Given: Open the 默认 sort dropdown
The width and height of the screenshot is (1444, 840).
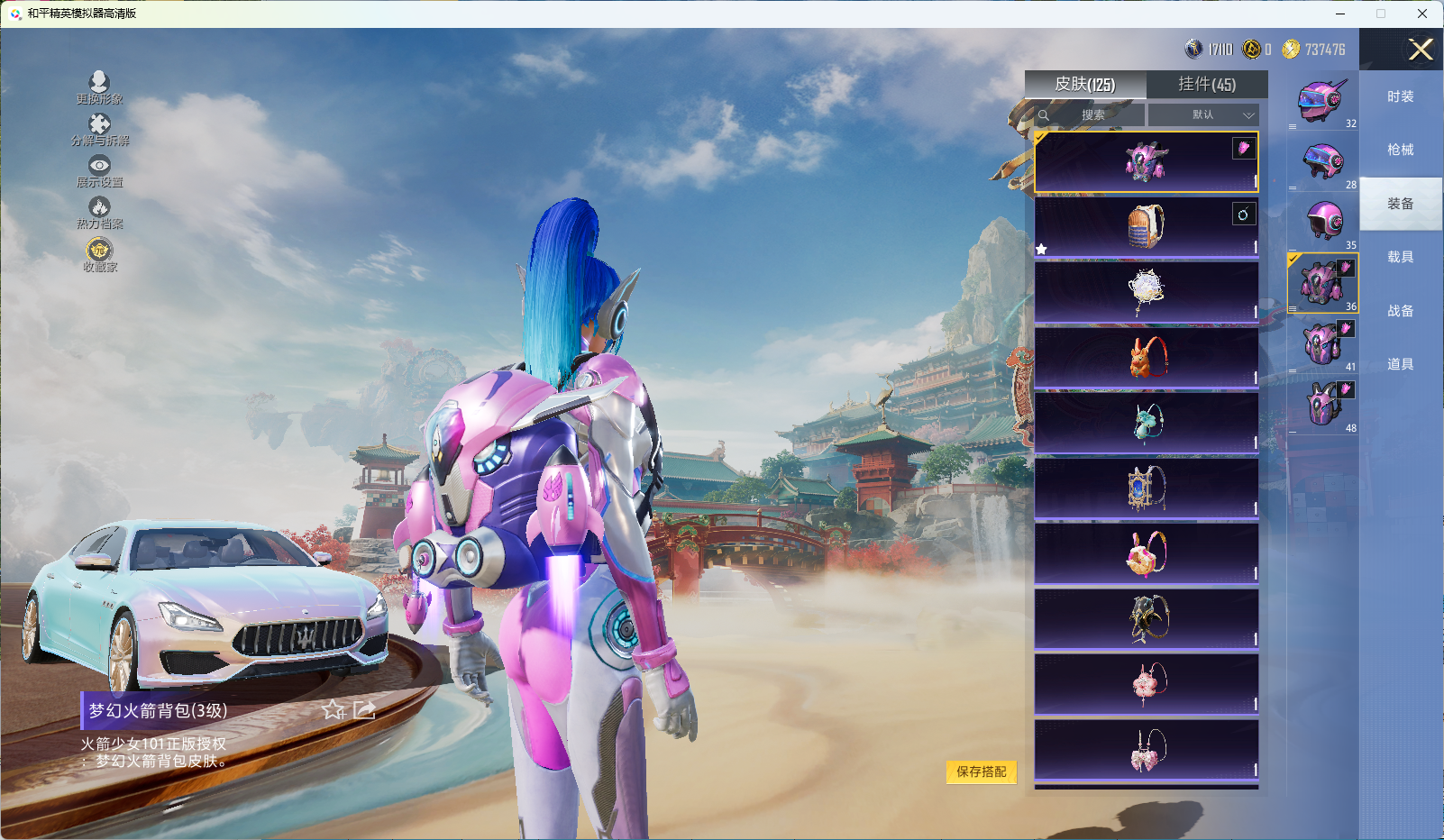Looking at the screenshot, I should point(1202,115).
